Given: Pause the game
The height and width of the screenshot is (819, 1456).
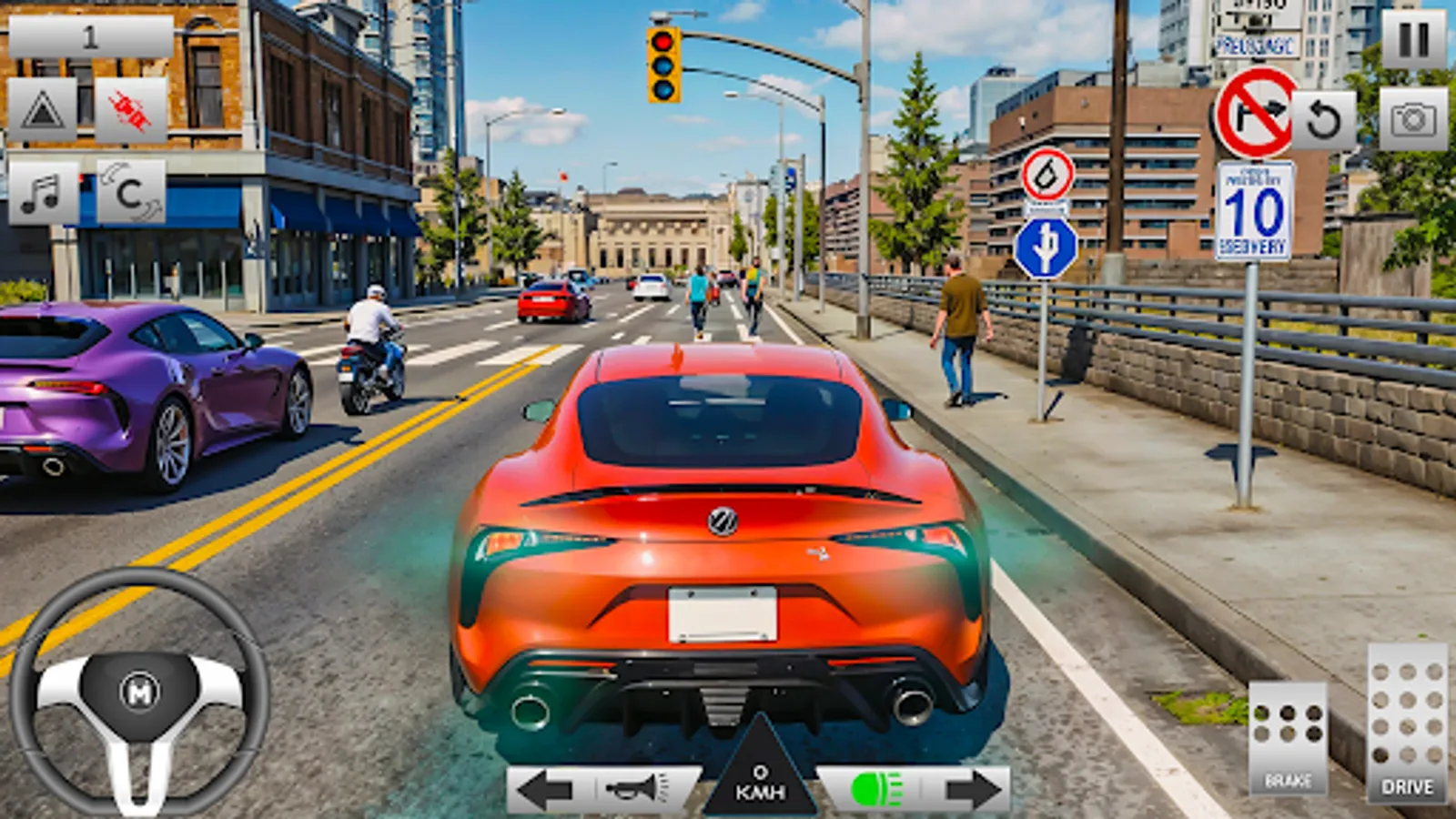Looking at the screenshot, I should click(x=1411, y=35).
